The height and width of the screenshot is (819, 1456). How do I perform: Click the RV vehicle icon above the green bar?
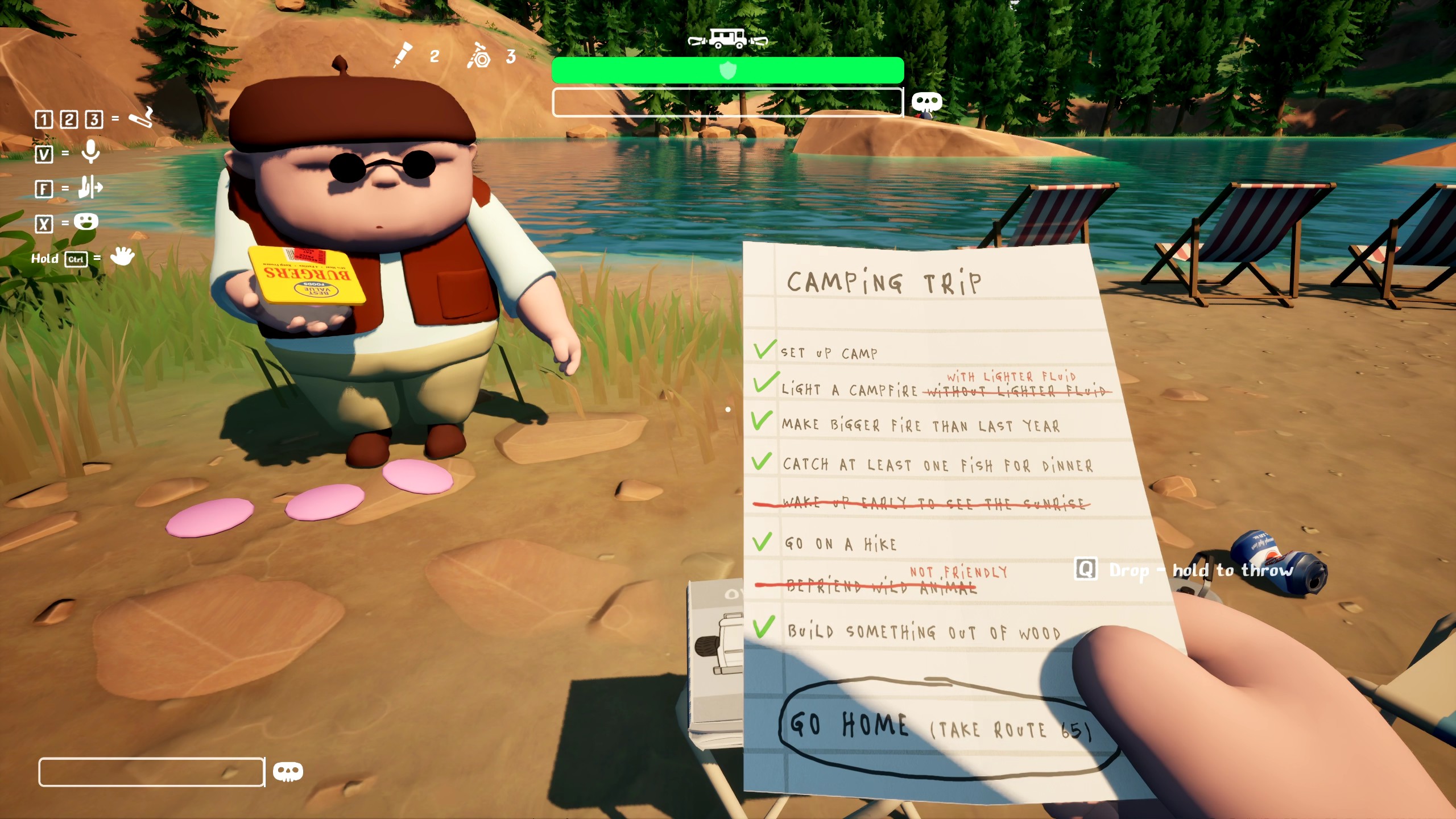click(727, 39)
